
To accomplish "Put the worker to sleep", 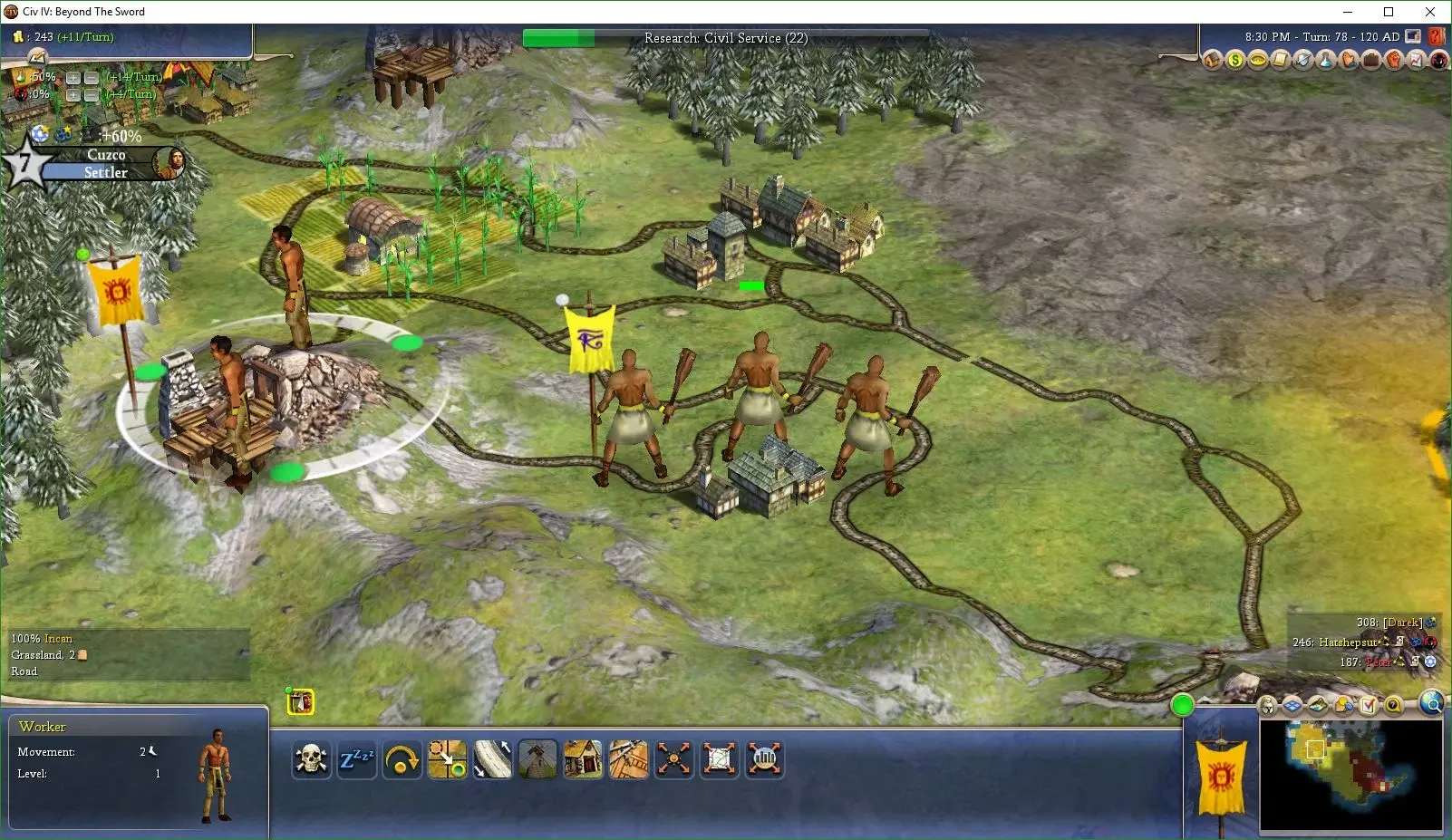I will click(x=356, y=759).
